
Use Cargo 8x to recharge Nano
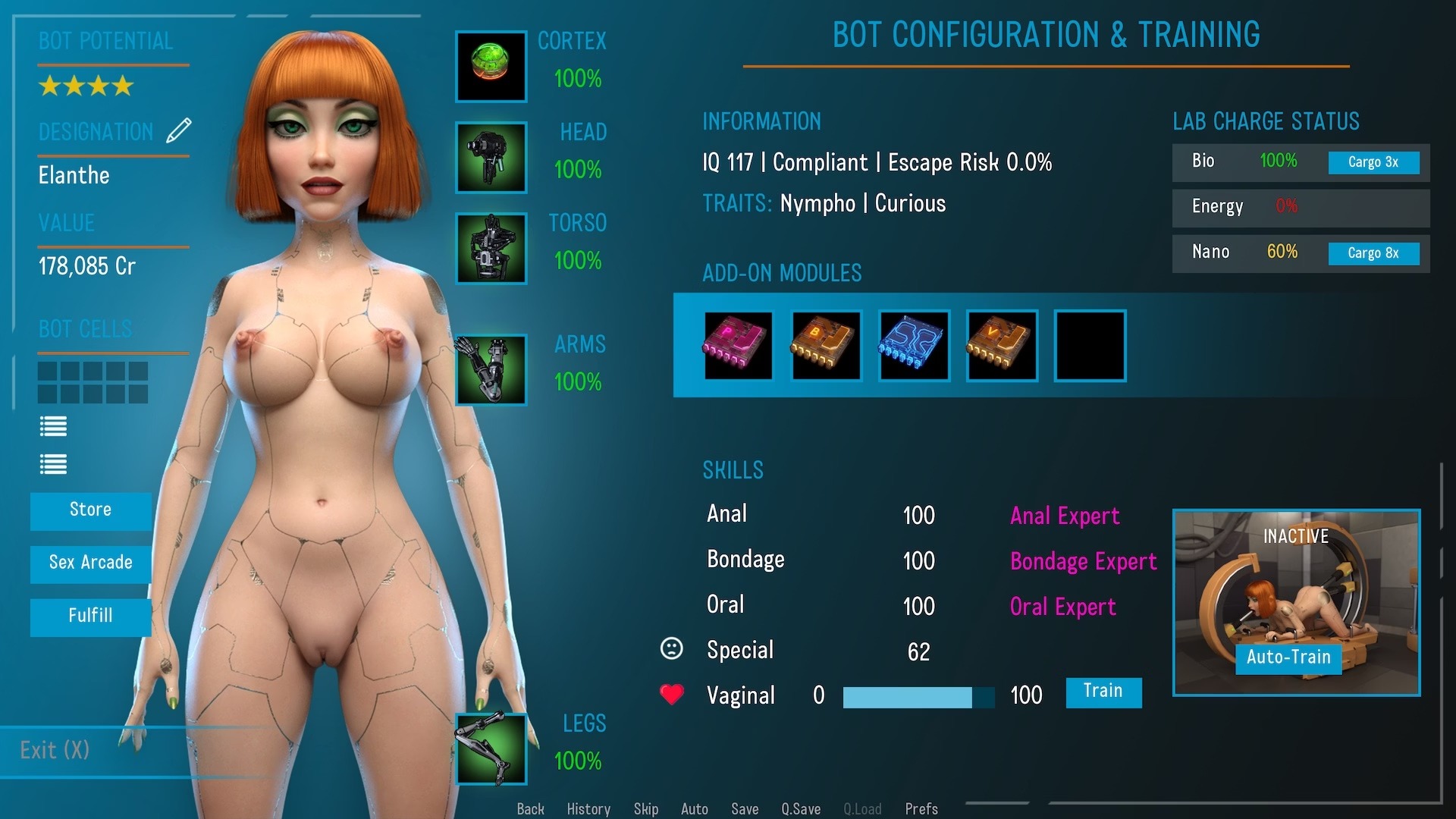tap(1373, 253)
